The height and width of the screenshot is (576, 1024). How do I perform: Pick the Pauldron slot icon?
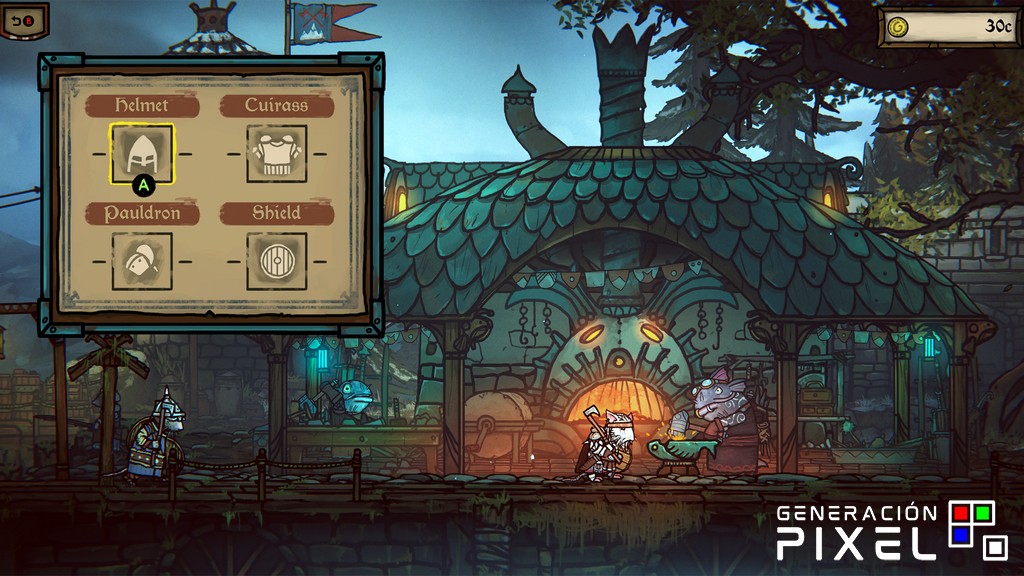[x=141, y=261]
